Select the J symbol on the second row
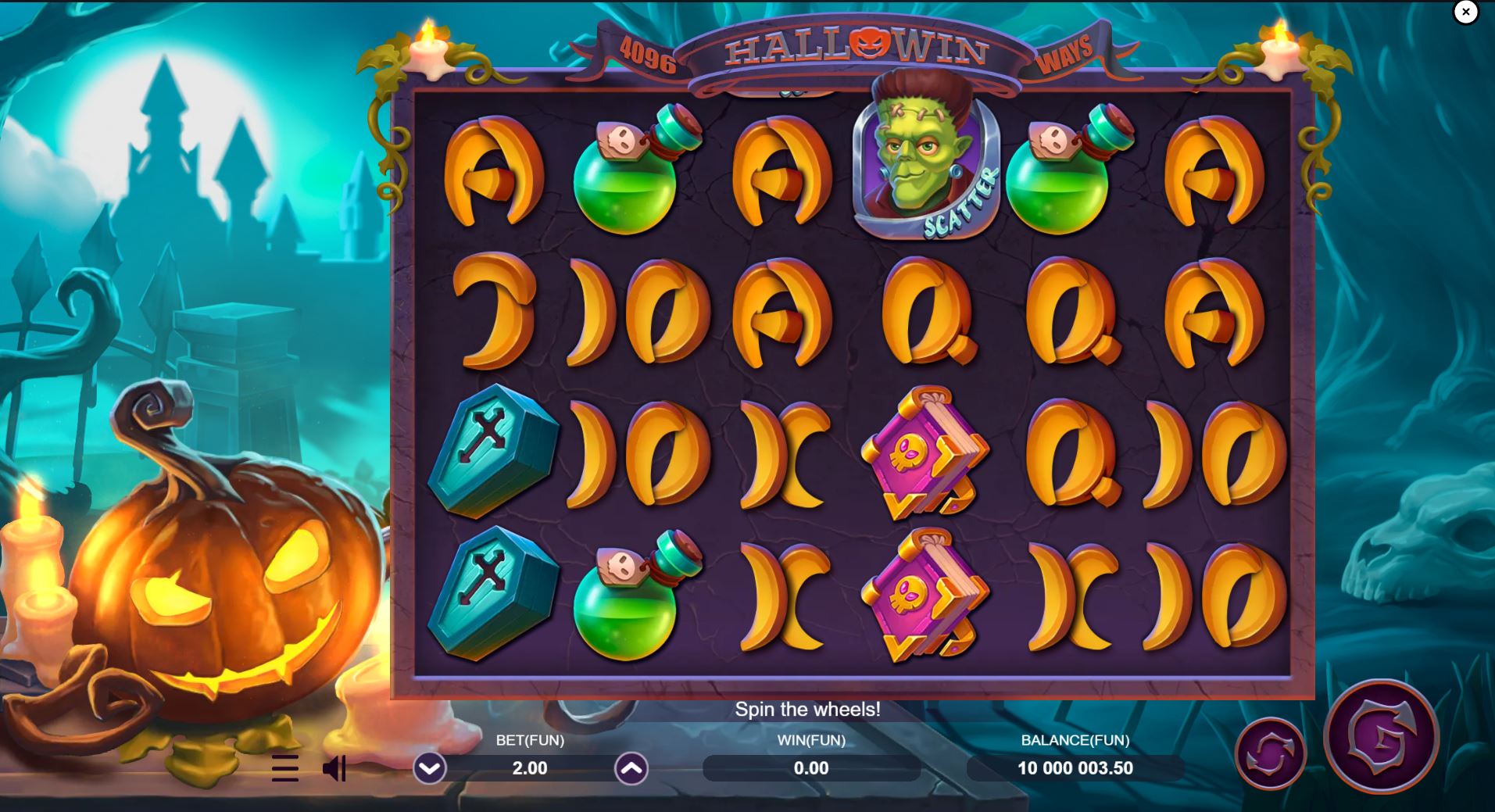Image resolution: width=1495 pixels, height=812 pixels. pyautogui.click(x=493, y=313)
